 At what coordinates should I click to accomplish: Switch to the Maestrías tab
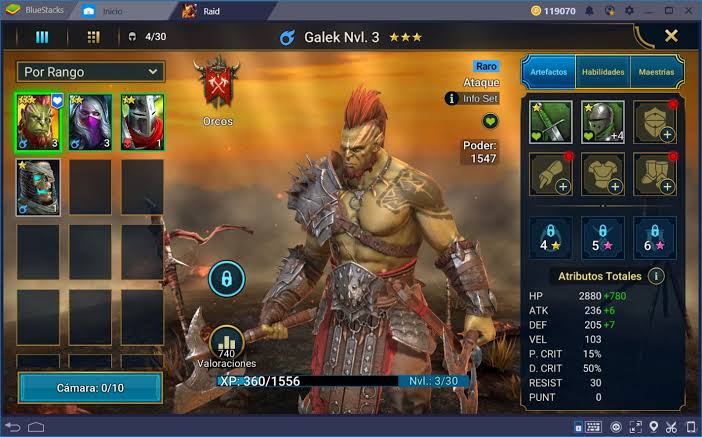(655, 72)
